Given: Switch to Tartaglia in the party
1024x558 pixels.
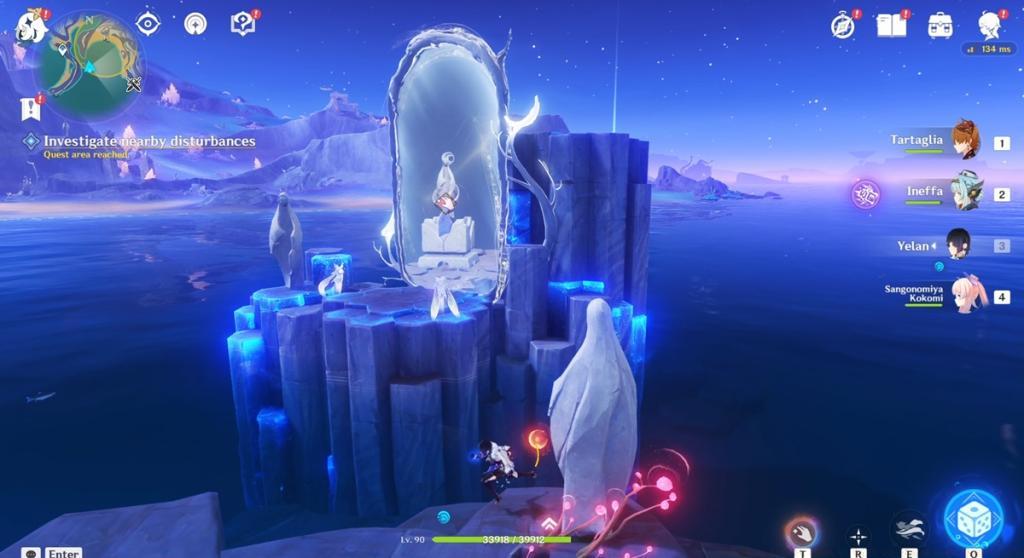Looking at the screenshot, I should pos(964,142).
